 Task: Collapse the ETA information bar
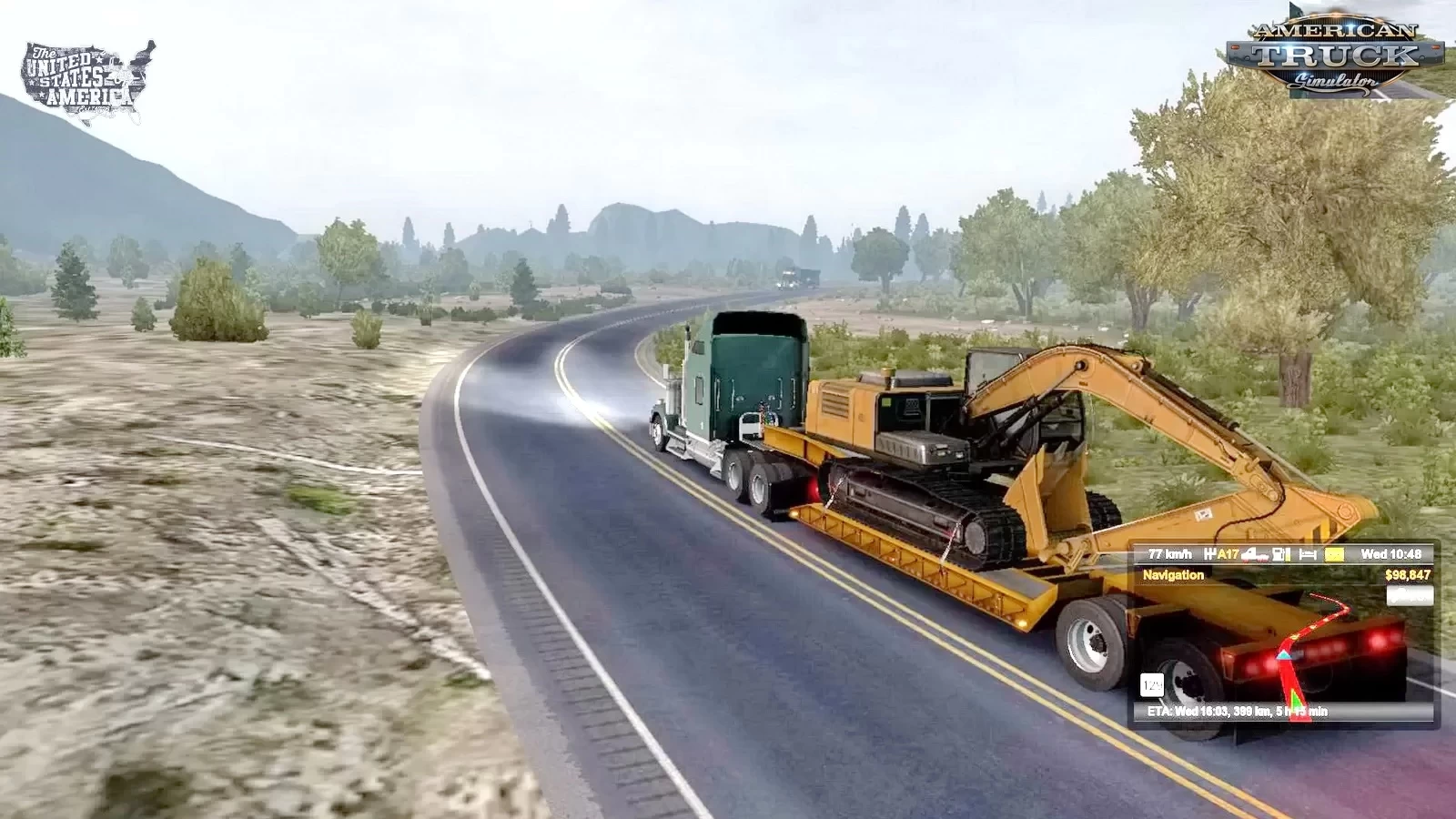click(x=1236, y=711)
